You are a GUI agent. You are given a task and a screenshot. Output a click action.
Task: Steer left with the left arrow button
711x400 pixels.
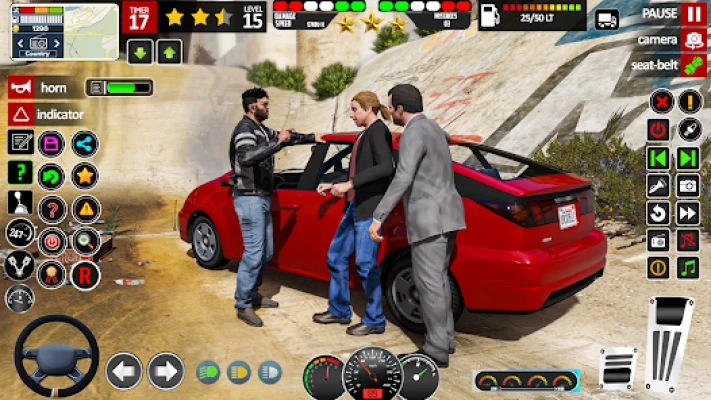[124, 371]
